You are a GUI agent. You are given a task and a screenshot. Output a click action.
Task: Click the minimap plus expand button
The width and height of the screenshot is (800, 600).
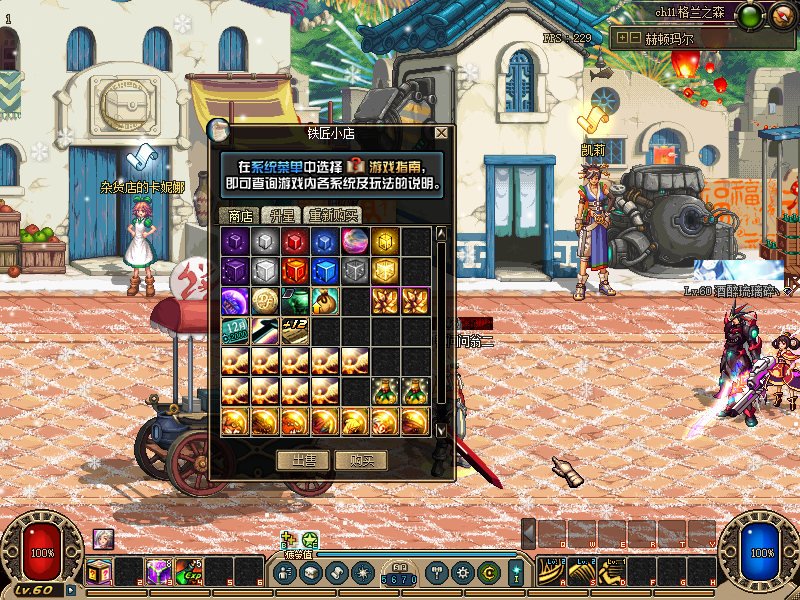click(623, 37)
